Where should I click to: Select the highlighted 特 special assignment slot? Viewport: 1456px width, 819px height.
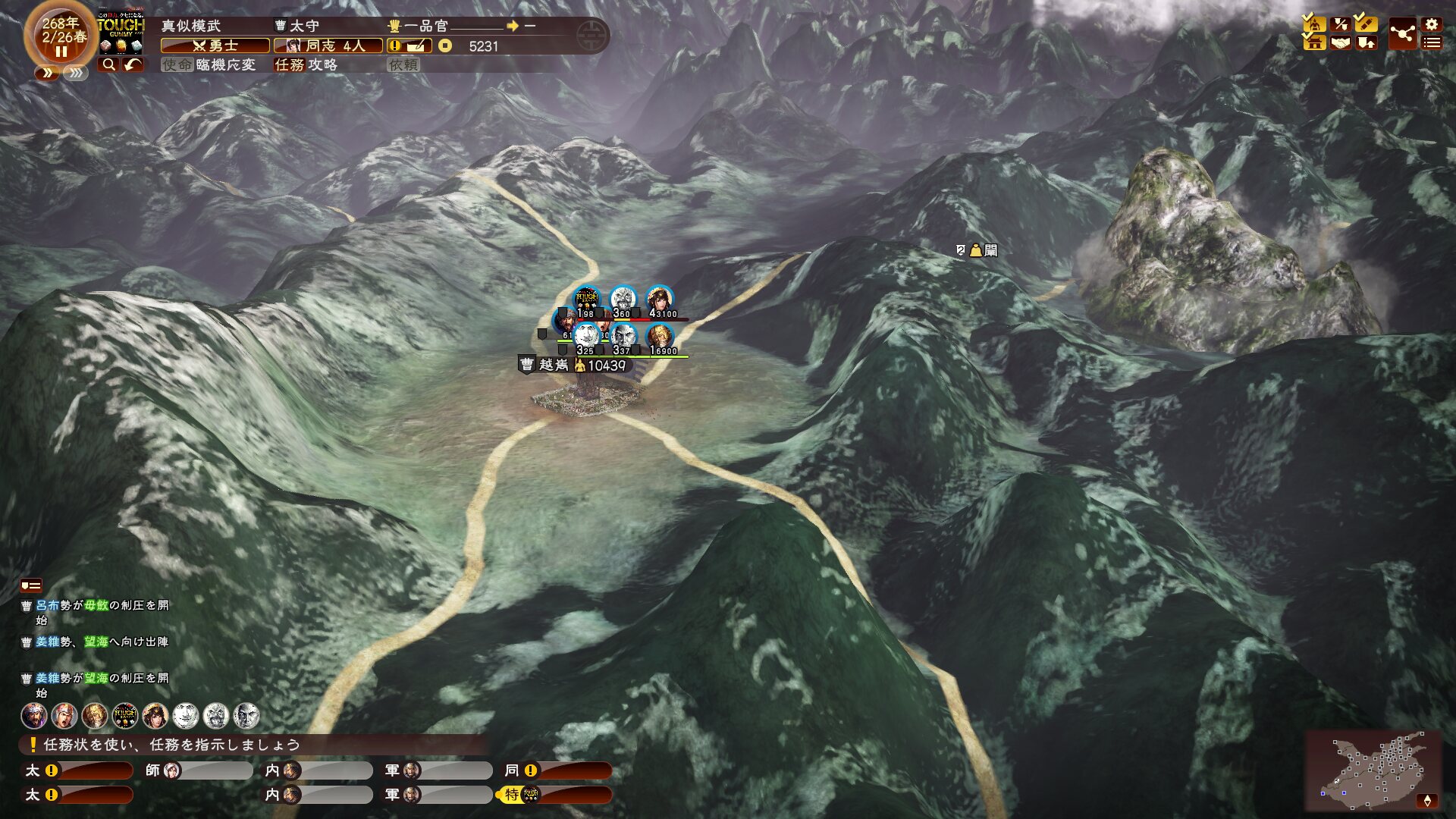(x=556, y=795)
